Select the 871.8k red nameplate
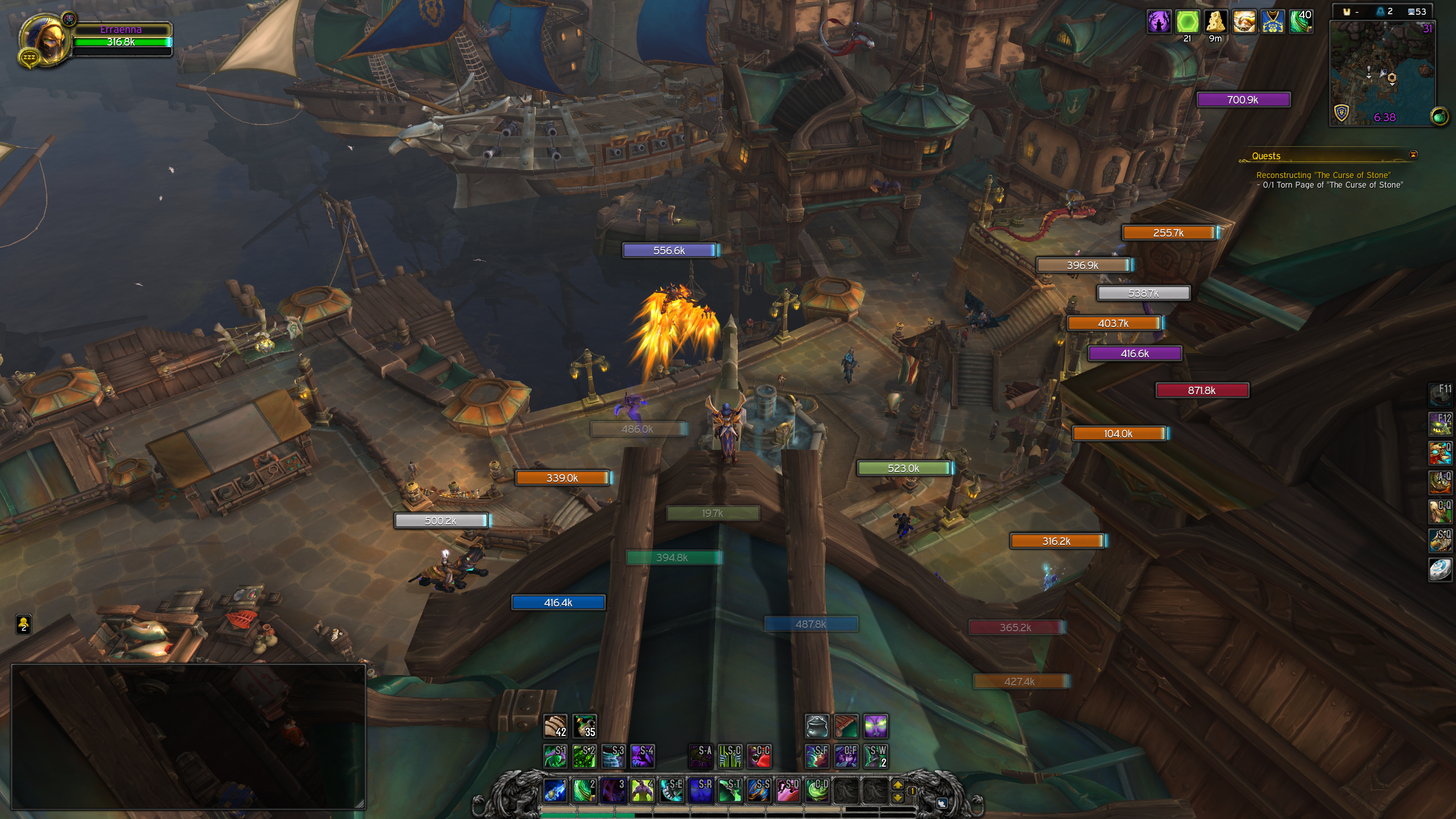The image size is (1456, 819). click(x=1202, y=390)
